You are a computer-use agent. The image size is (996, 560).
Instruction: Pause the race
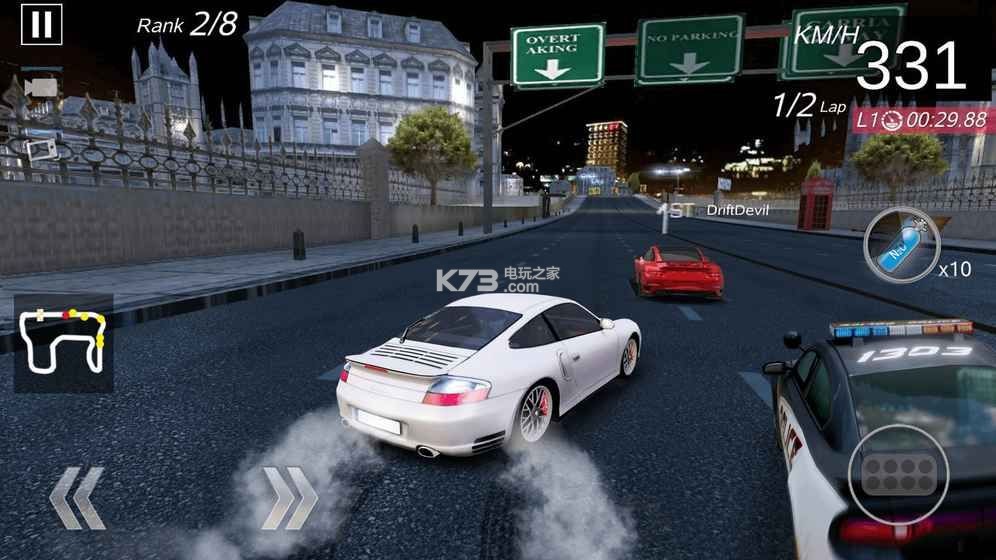click(x=40, y=25)
